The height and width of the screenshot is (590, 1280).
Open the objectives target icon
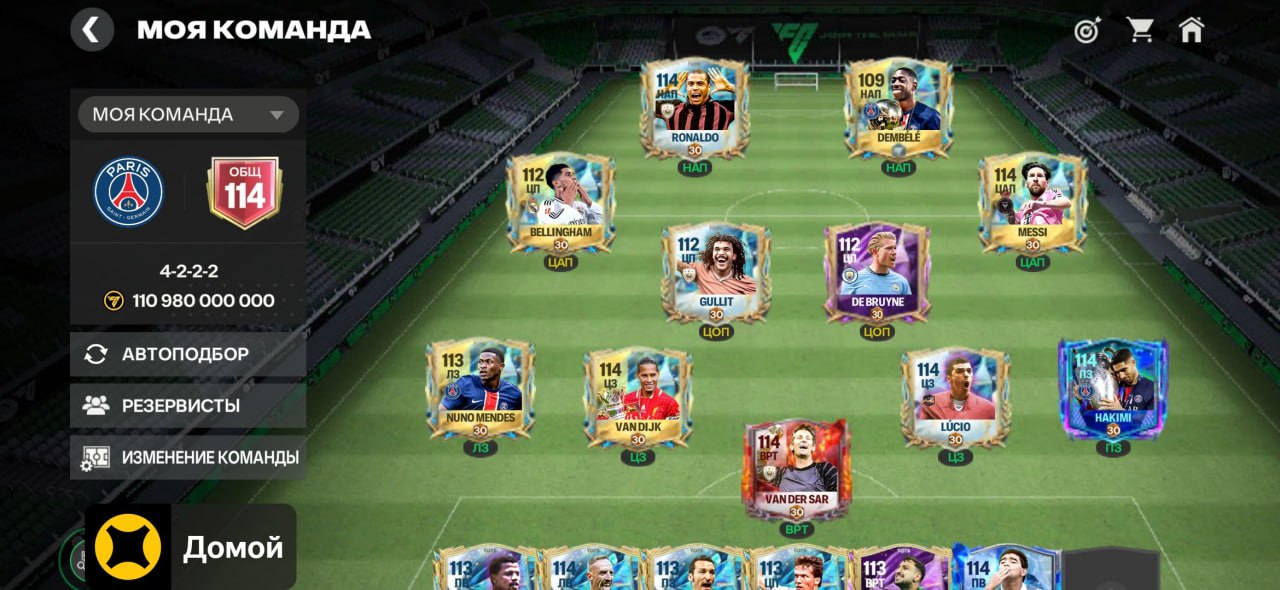1087,30
